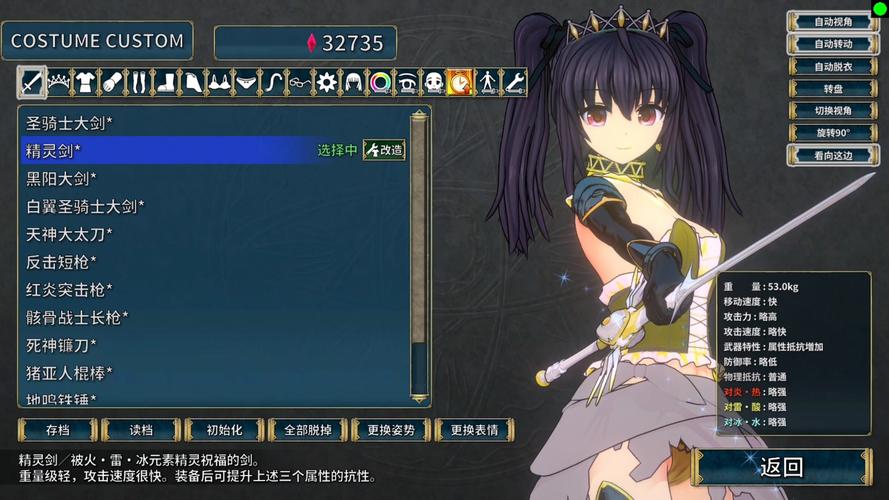The height and width of the screenshot is (500, 889).
Task: Click 全部脱掉 to remove everything
Action: pos(308,430)
